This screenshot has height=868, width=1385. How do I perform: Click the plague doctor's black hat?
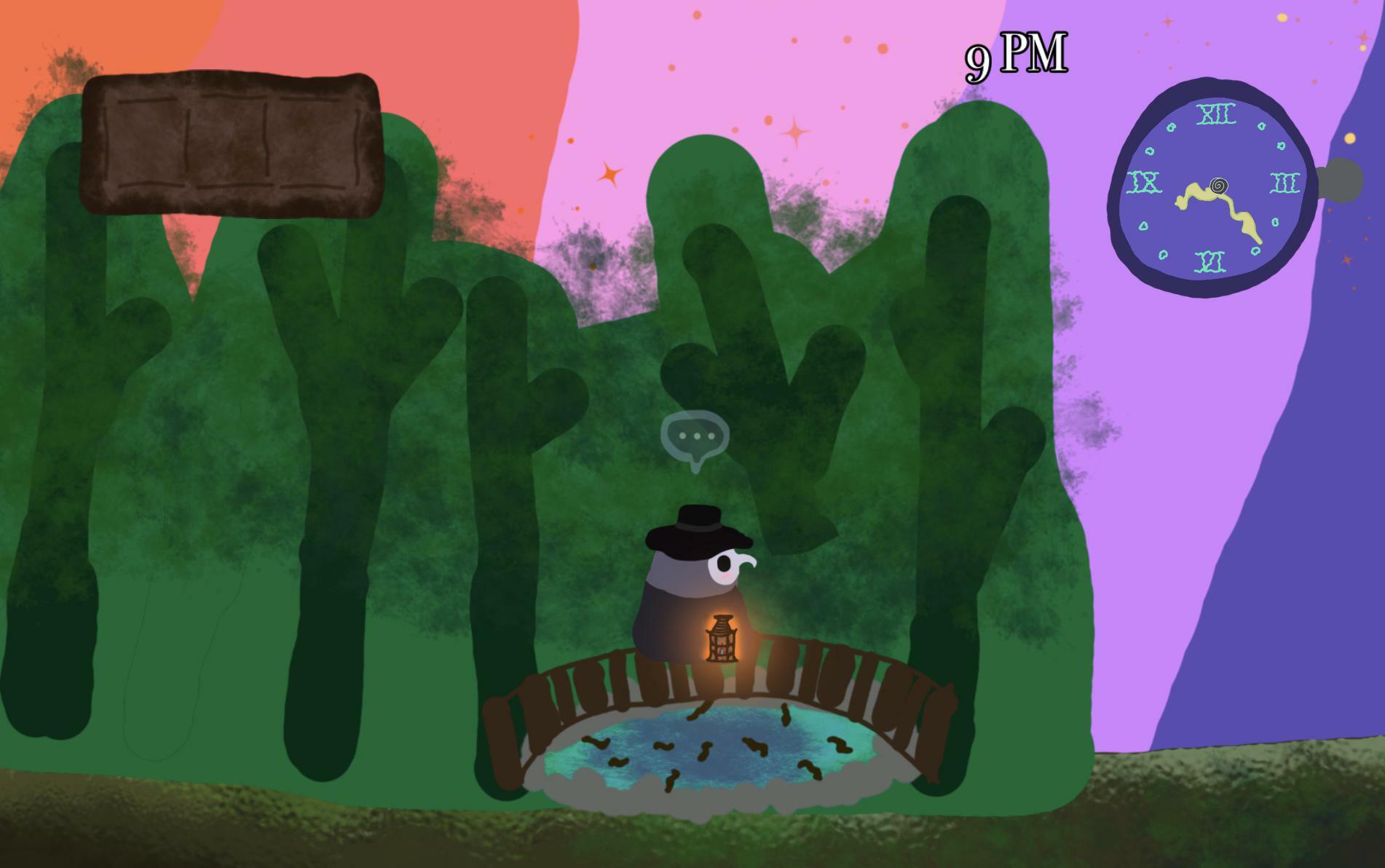[697, 526]
